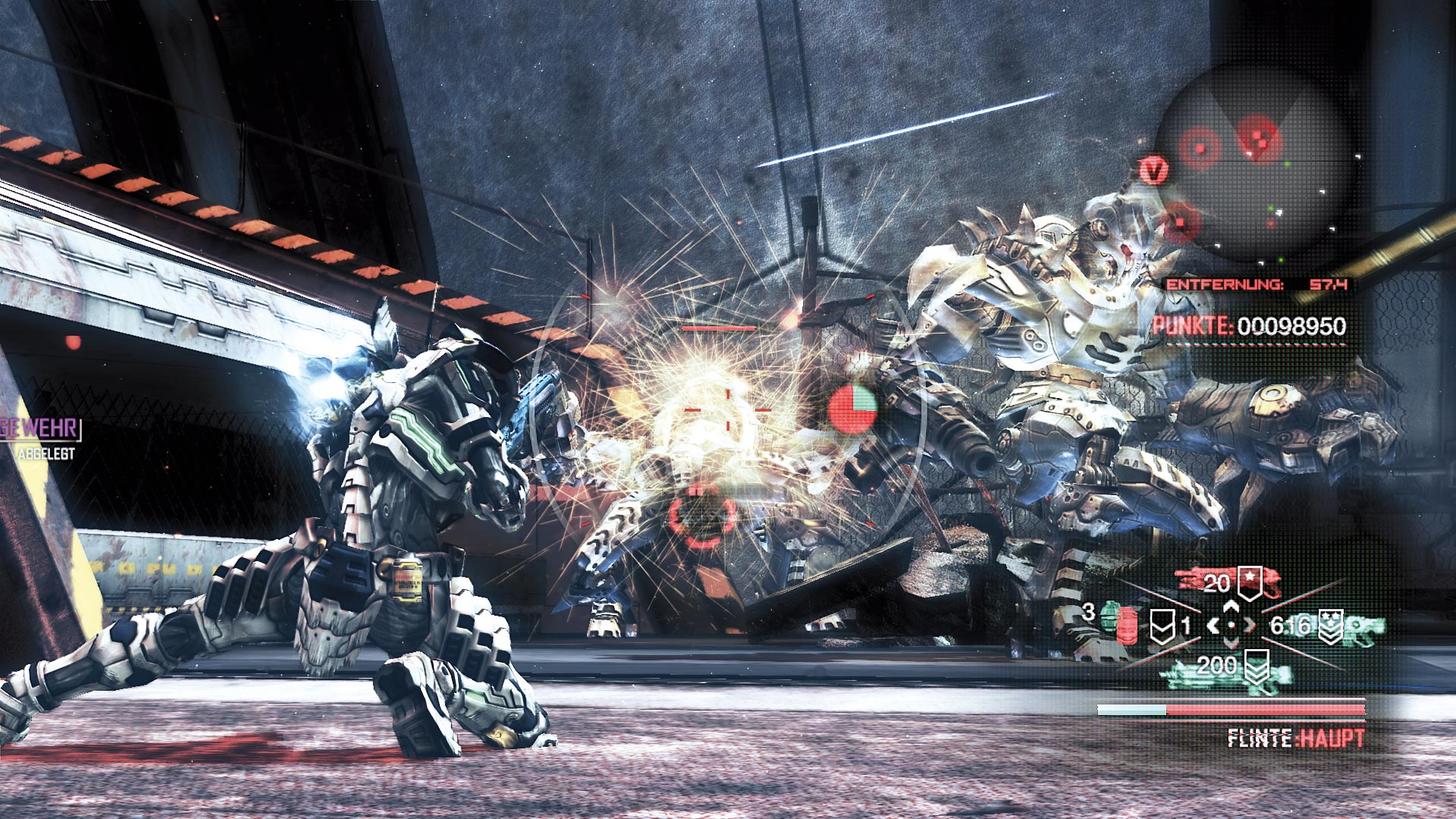Click the red V marker on radar
Image resolution: width=1456 pixels, height=819 pixels.
(1153, 171)
